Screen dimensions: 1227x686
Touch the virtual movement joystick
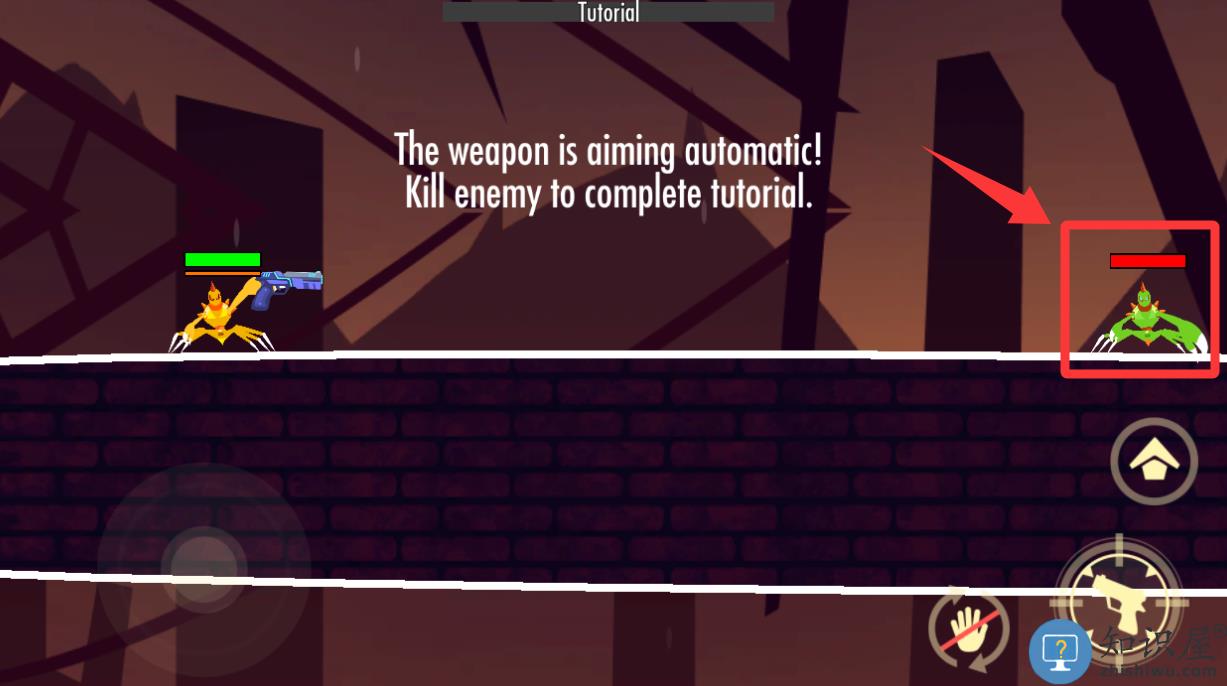pyautogui.click(x=204, y=566)
